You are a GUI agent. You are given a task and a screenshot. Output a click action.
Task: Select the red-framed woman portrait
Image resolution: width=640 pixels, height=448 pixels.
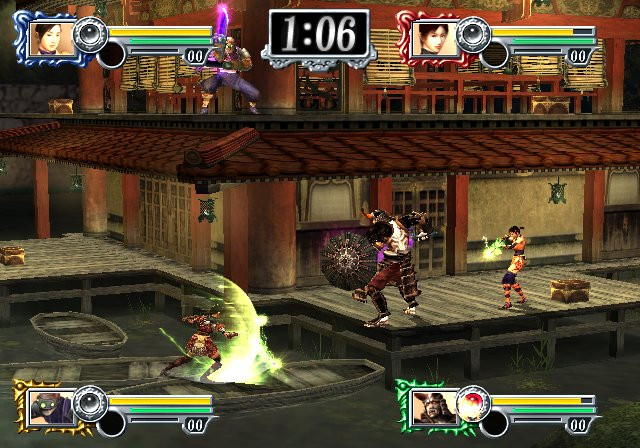430,37
